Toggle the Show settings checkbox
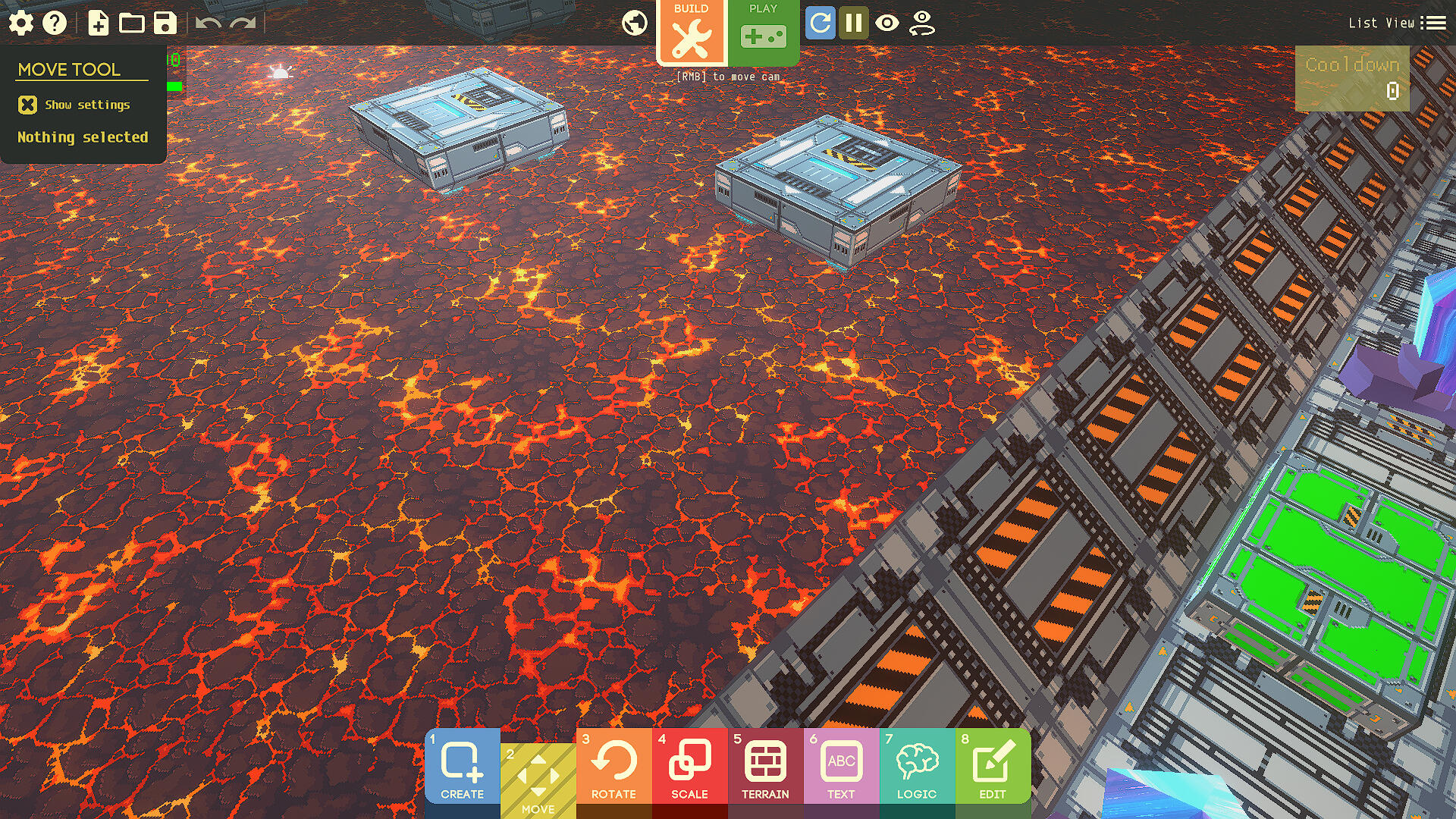The width and height of the screenshot is (1456, 819). pyautogui.click(x=28, y=105)
